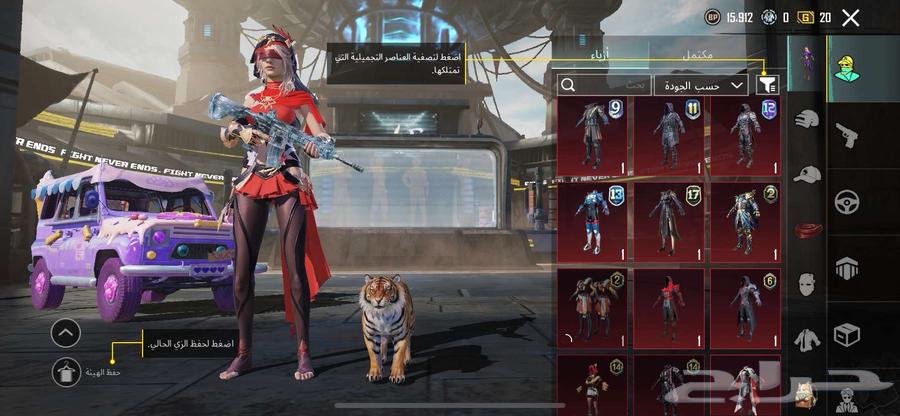Open the sort-by-quality dropdown

[x=702, y=86]
